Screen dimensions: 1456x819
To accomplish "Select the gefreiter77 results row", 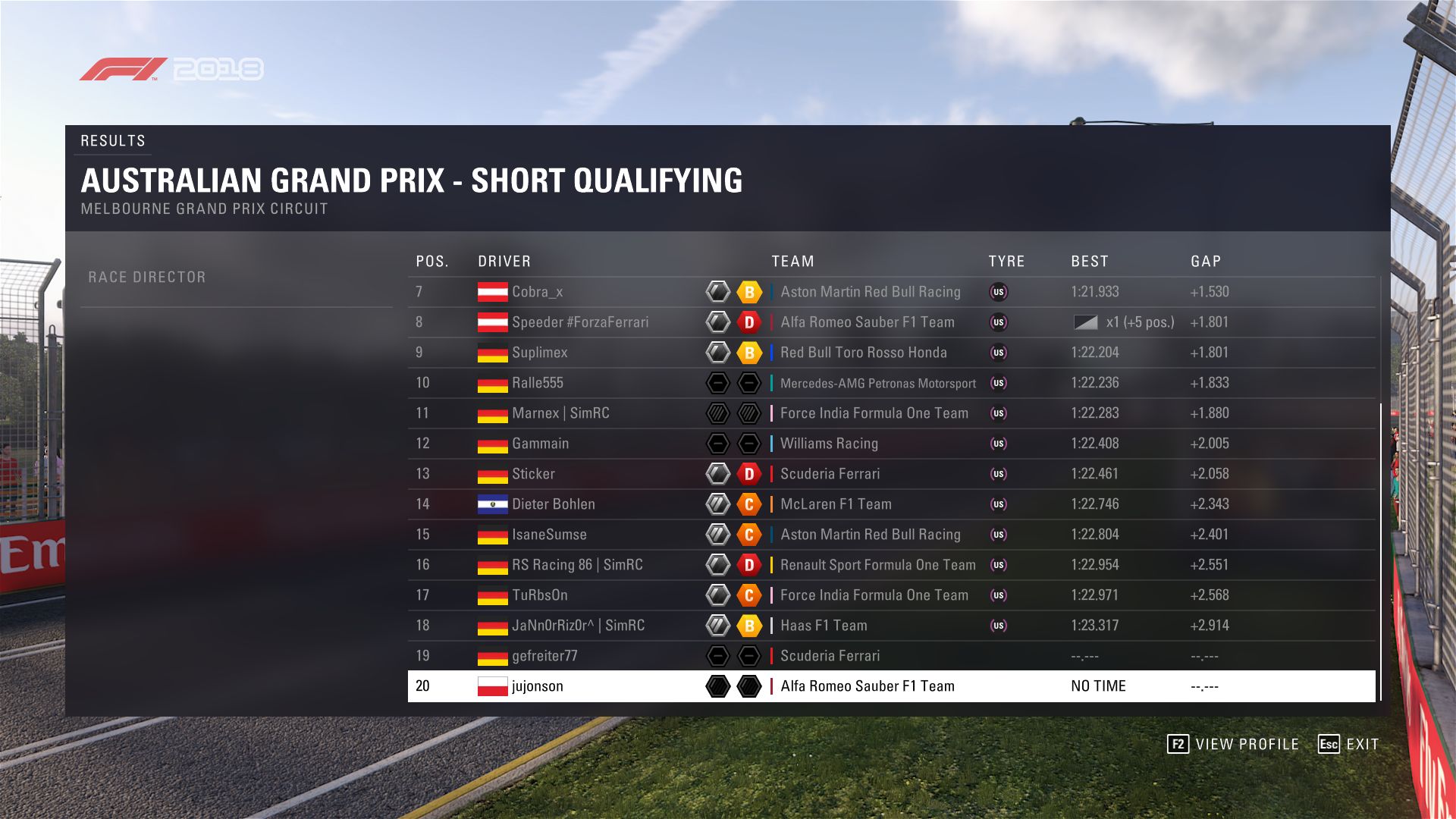I will (x=544, y=656).
